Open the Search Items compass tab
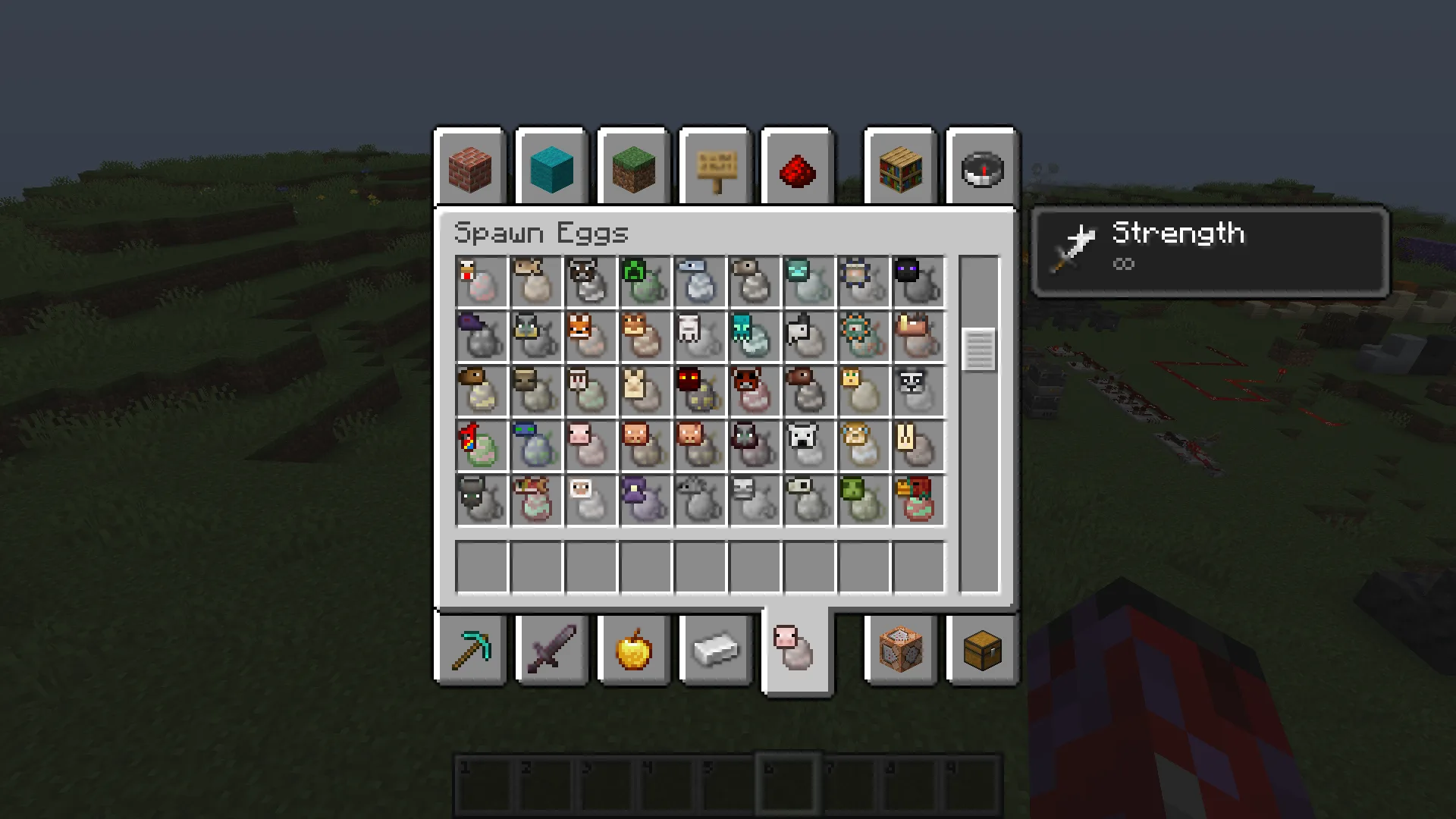 981,167
